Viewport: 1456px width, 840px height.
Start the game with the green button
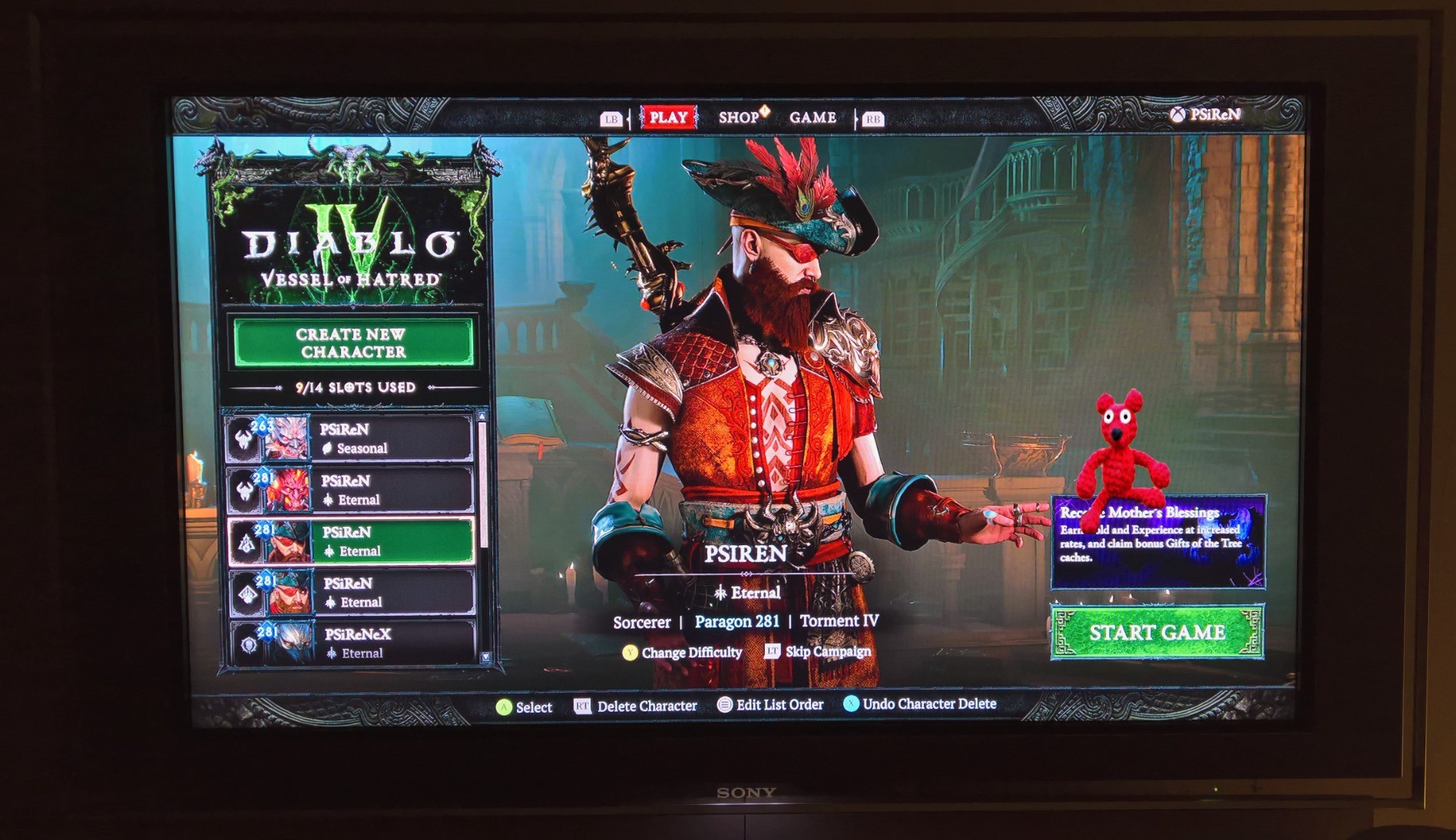tap(1157, 633)
